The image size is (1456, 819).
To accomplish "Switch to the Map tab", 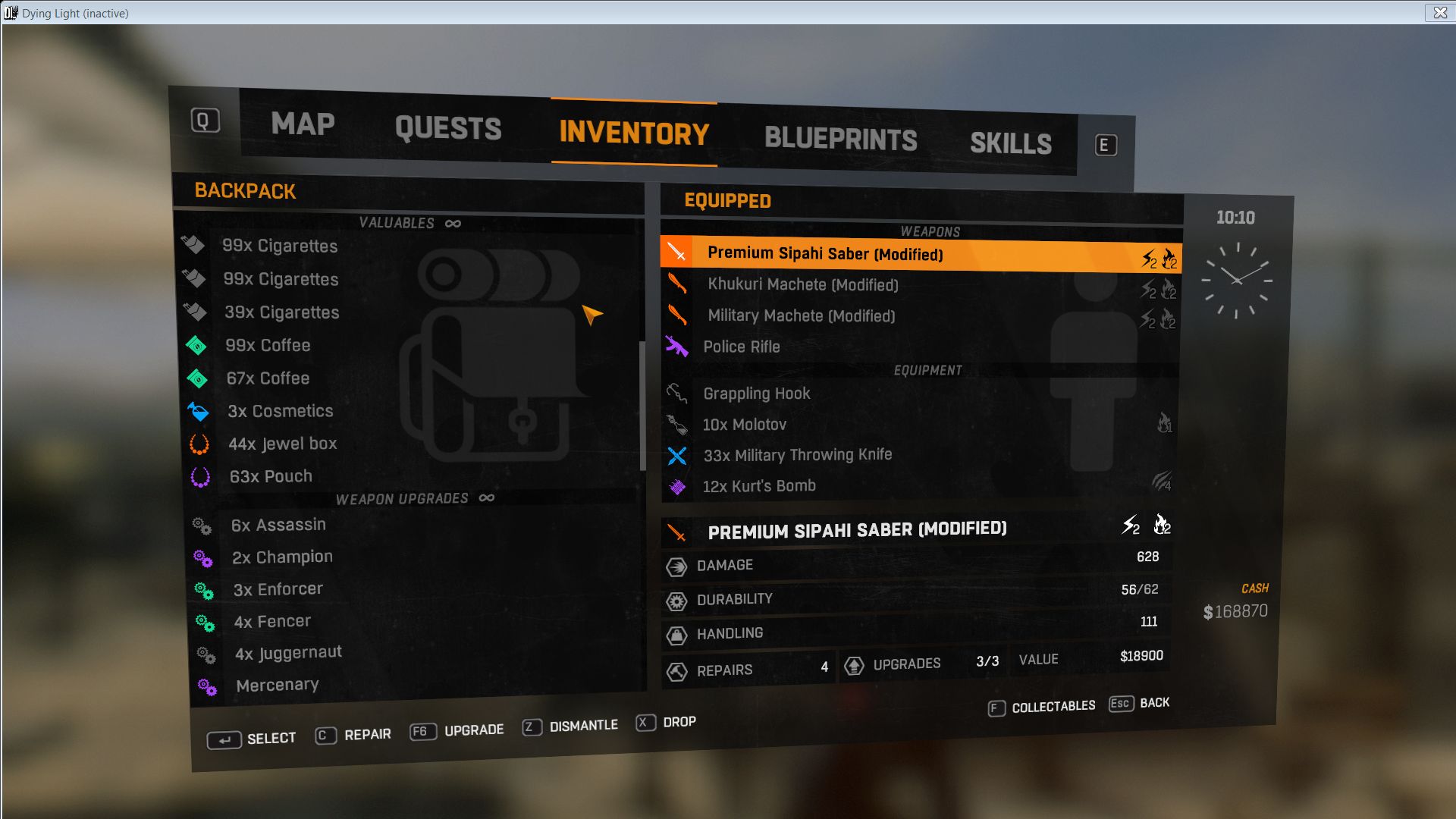I will click(x=303, y=124).
